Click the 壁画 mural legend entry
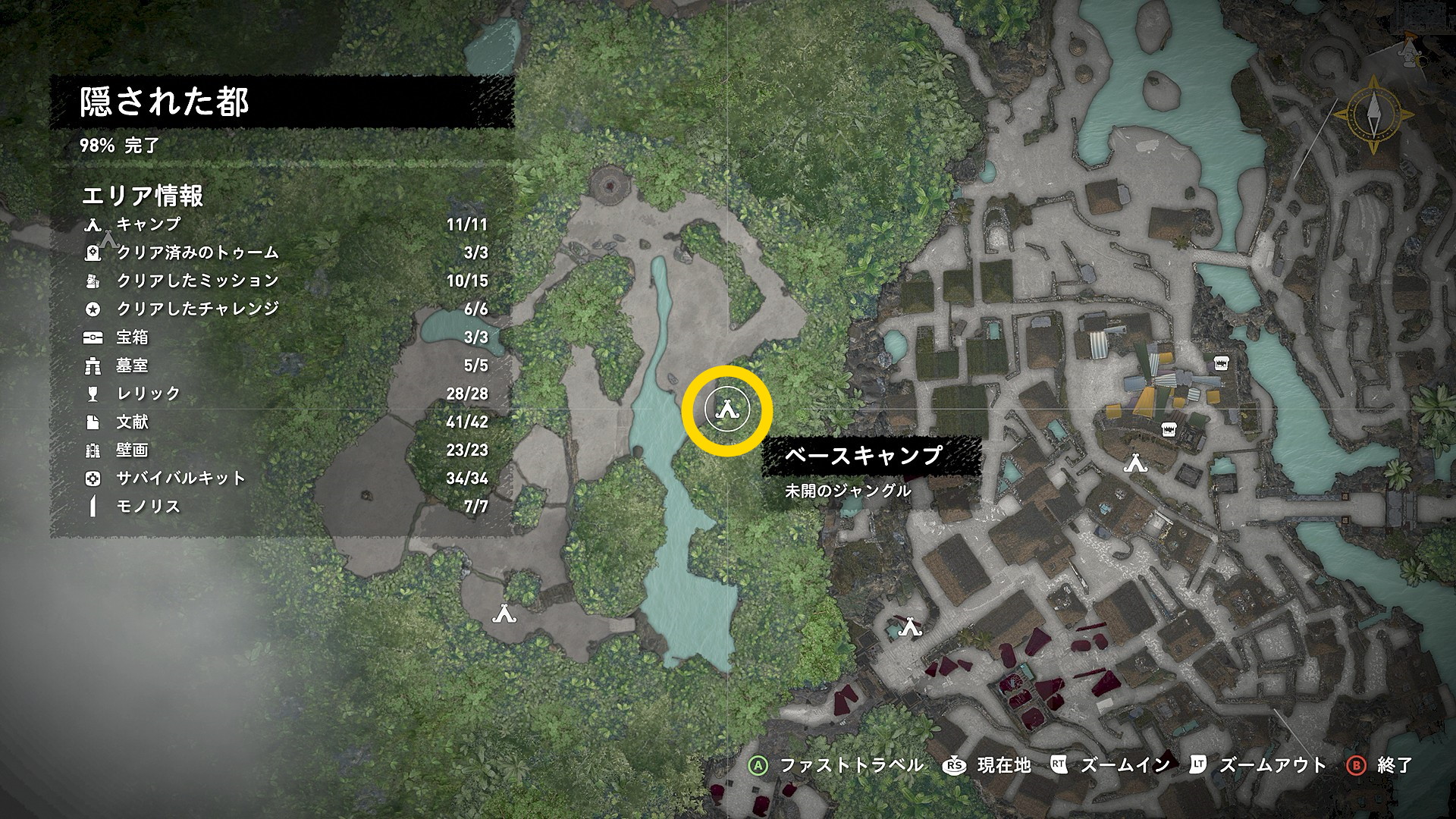1456x819 pixels. click(284, 450)
